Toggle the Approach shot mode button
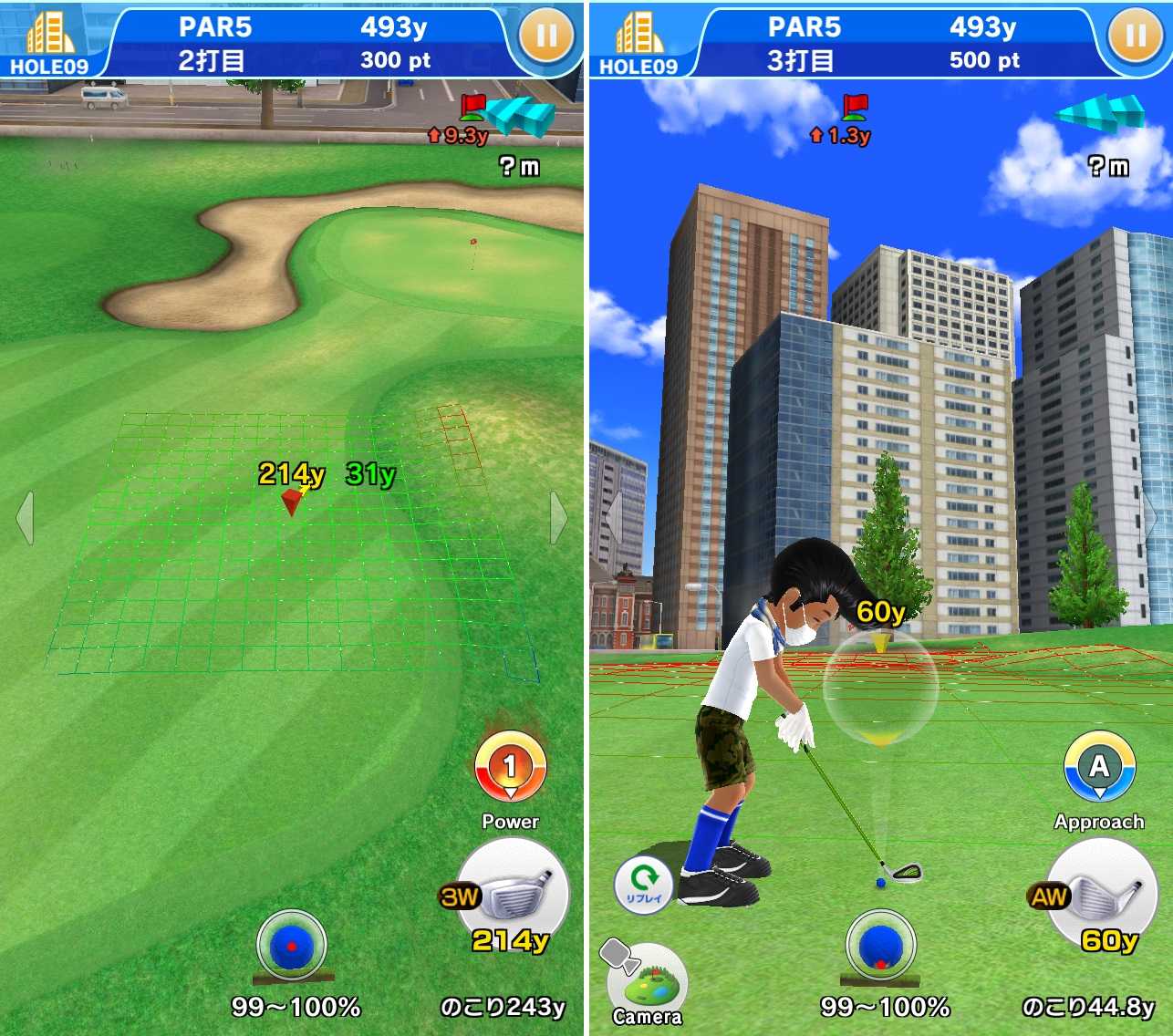Screen dimensions: 1173x1036 coord(1099,768)
